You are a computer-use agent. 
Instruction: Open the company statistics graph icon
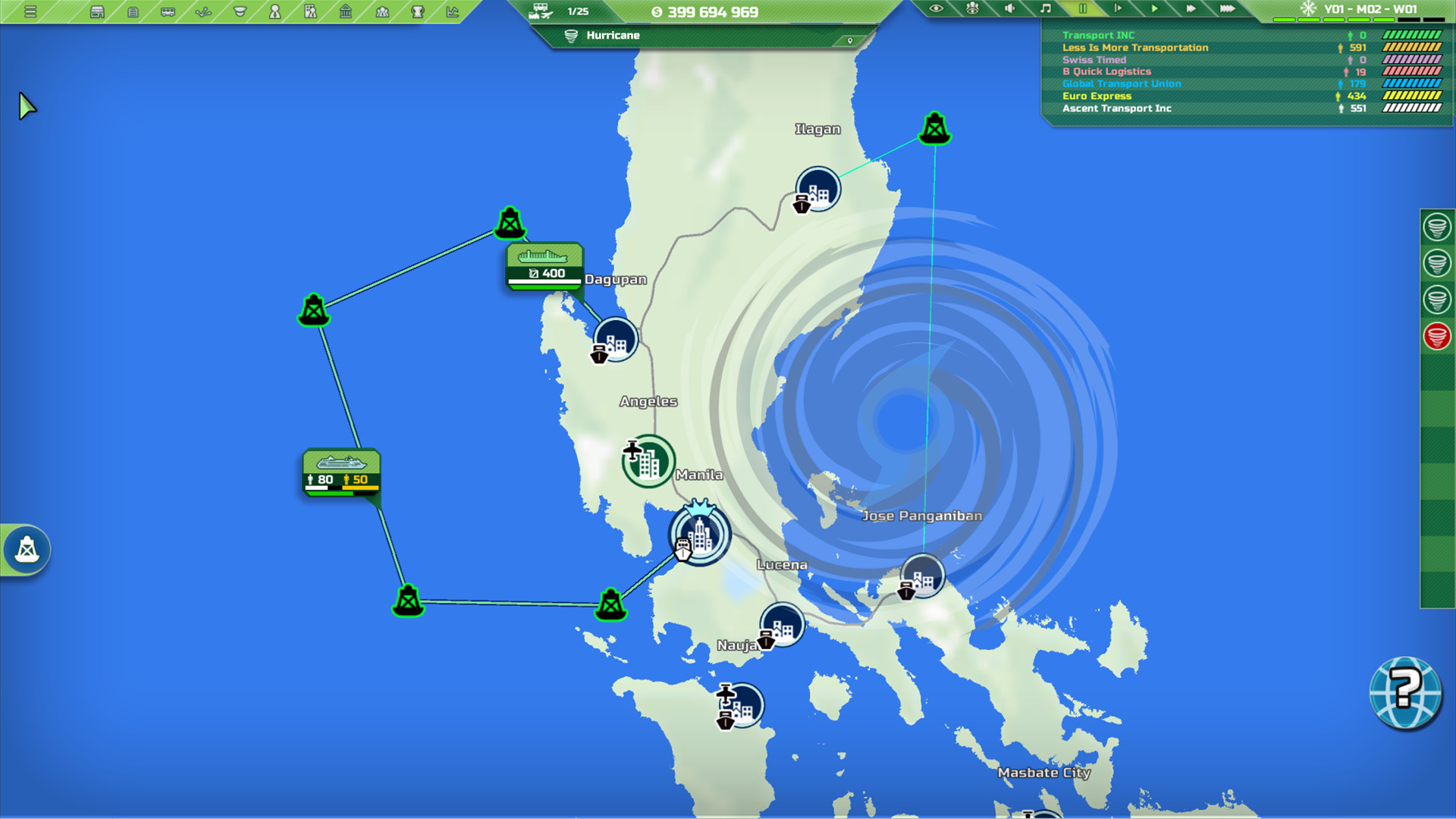pyautogui.click(x=453, y=12)
